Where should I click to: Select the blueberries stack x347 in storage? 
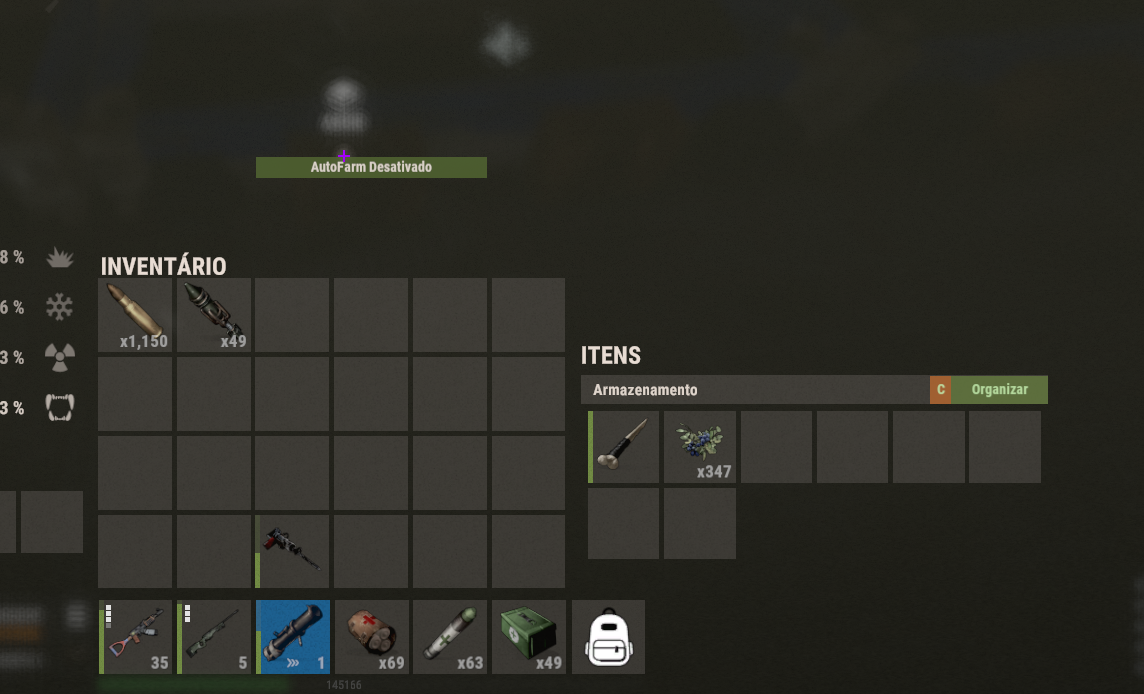tap(700, 447)
